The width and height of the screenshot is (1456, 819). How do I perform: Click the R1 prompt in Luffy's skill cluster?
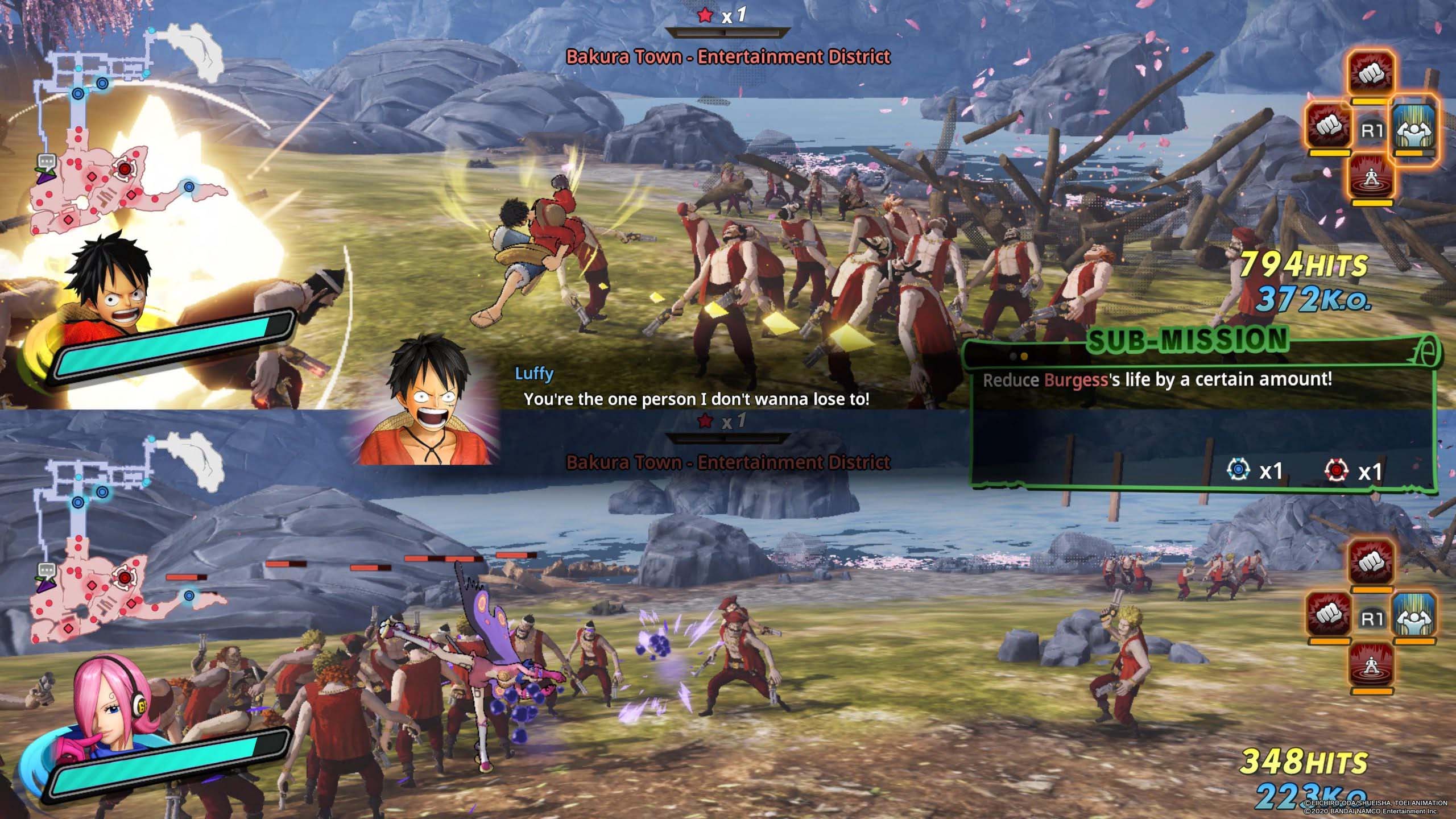point(1373,129)
